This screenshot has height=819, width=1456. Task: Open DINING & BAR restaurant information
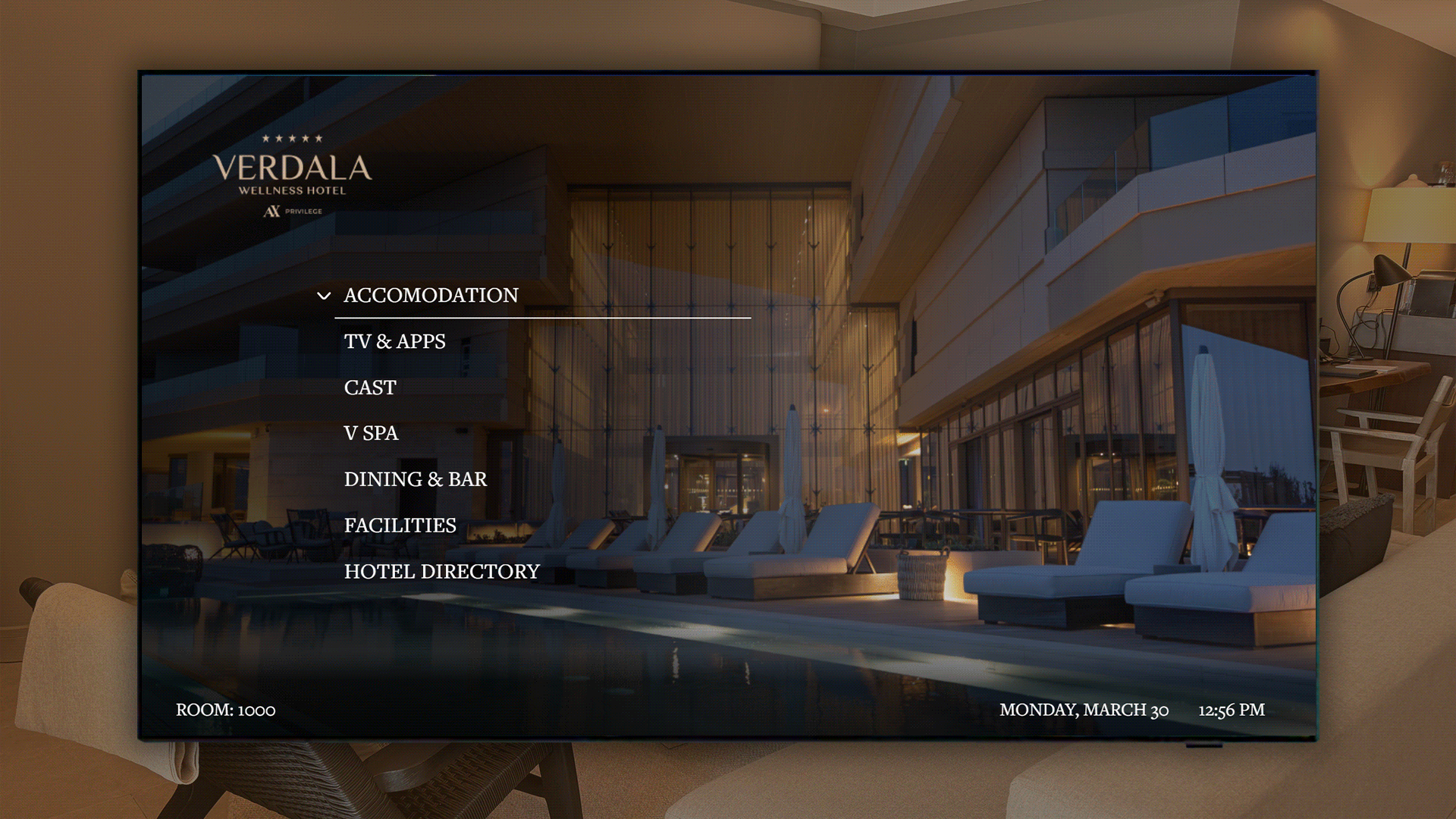(416, 479)
